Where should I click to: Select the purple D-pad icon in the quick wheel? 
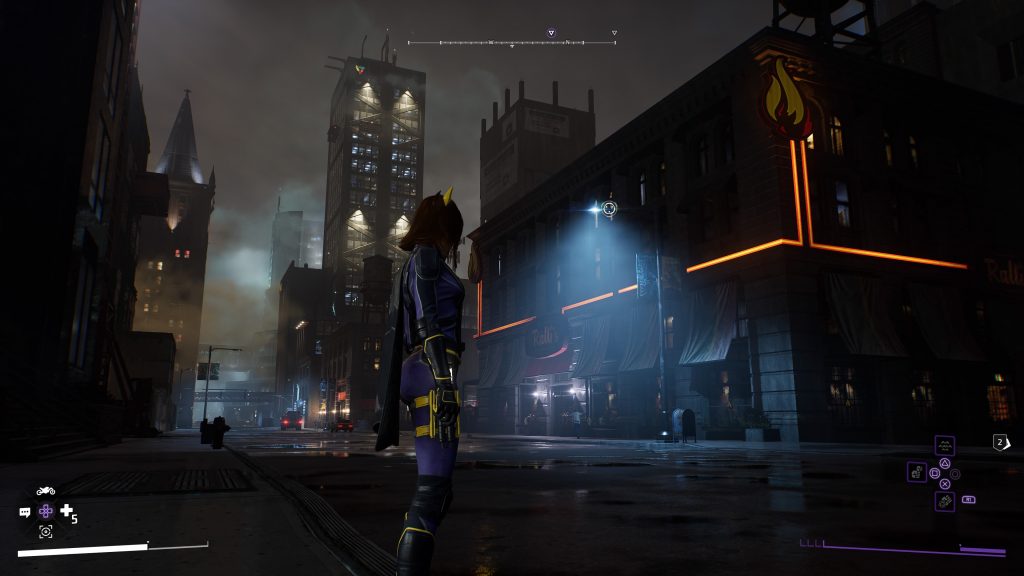tap(46, 511)
